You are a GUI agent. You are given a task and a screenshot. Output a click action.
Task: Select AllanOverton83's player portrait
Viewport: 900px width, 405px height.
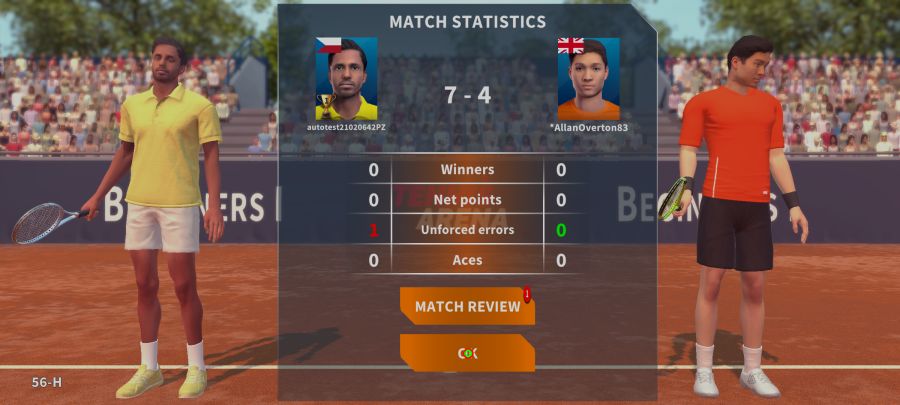point(588,79)
